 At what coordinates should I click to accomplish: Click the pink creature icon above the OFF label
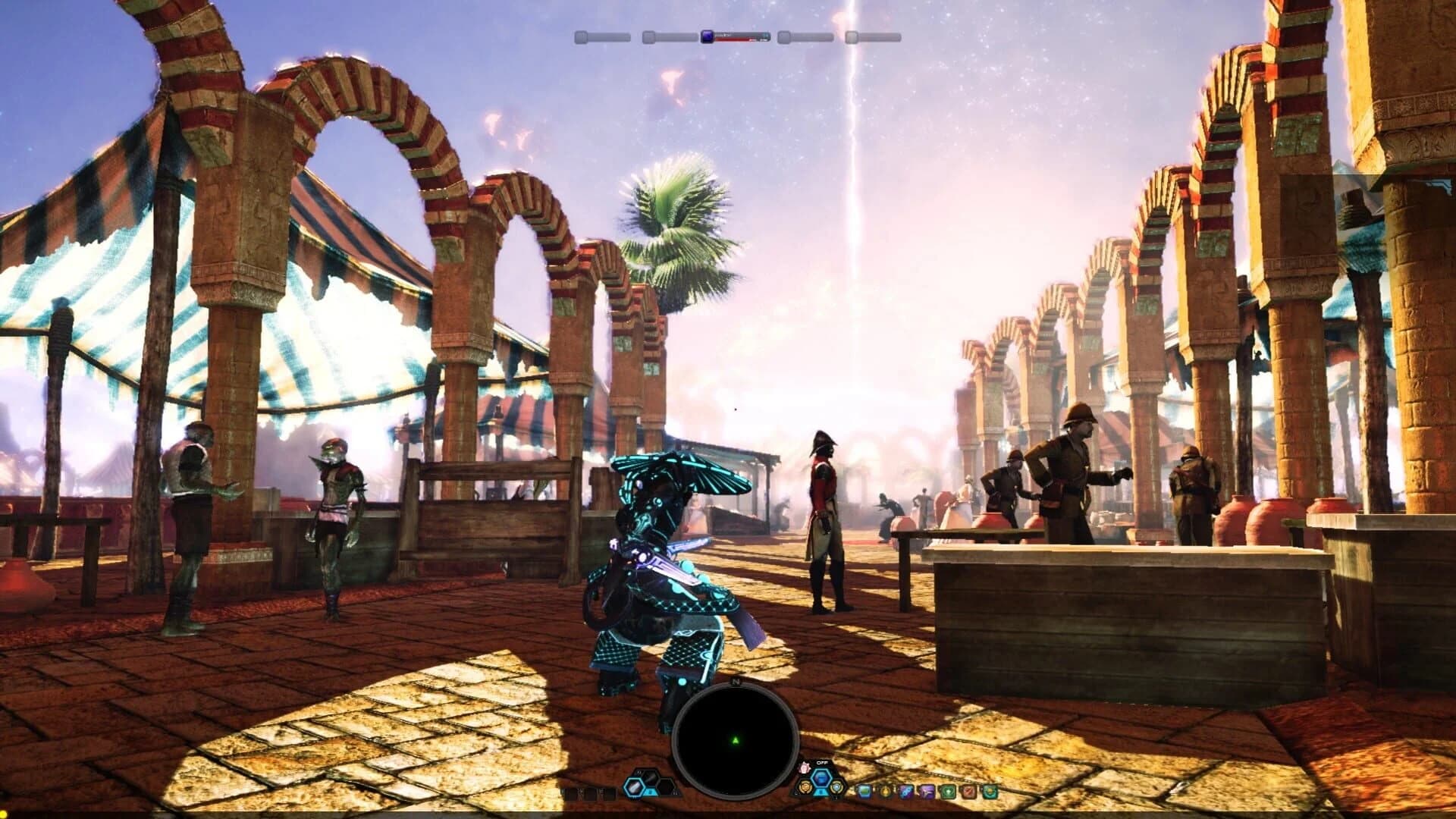tap(805, 767)
